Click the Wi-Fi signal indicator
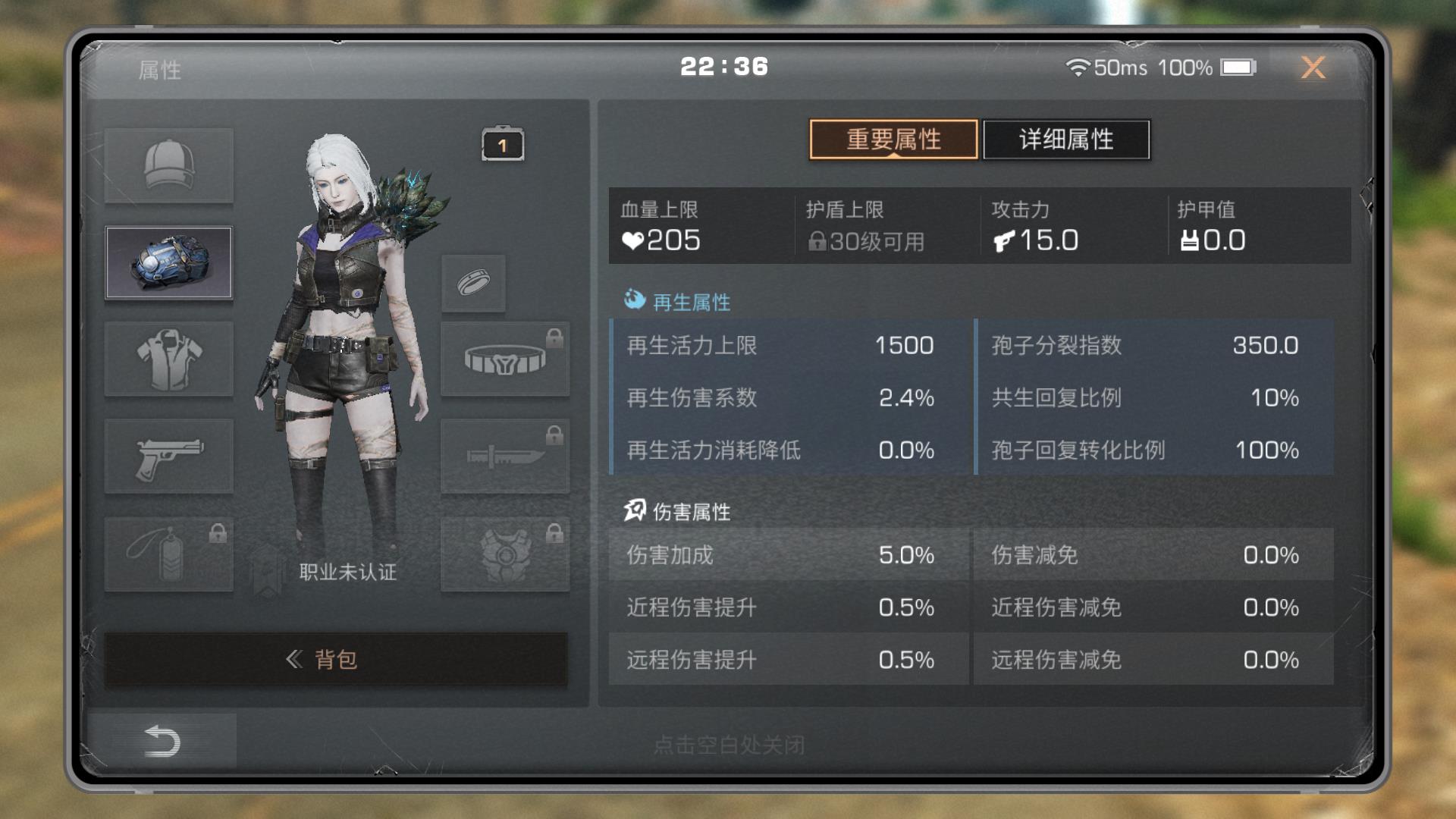 (x=1078, y=67)
